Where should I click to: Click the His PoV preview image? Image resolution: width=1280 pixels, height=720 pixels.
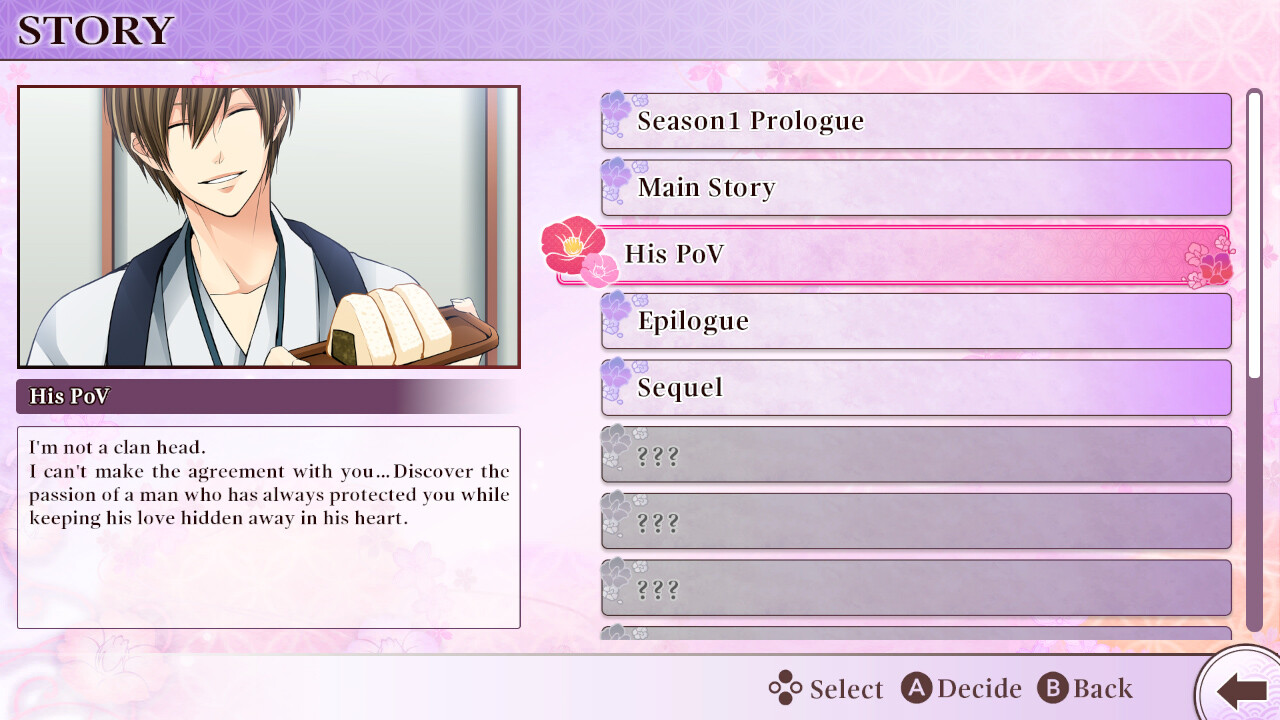pyautogui.click(x=269, y=227)
